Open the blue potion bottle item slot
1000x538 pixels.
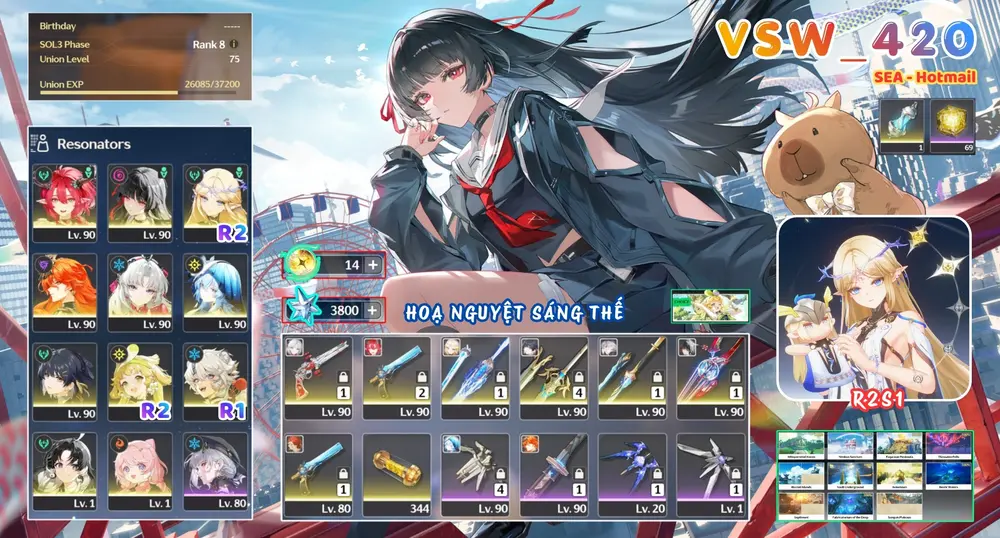(904, 125)
